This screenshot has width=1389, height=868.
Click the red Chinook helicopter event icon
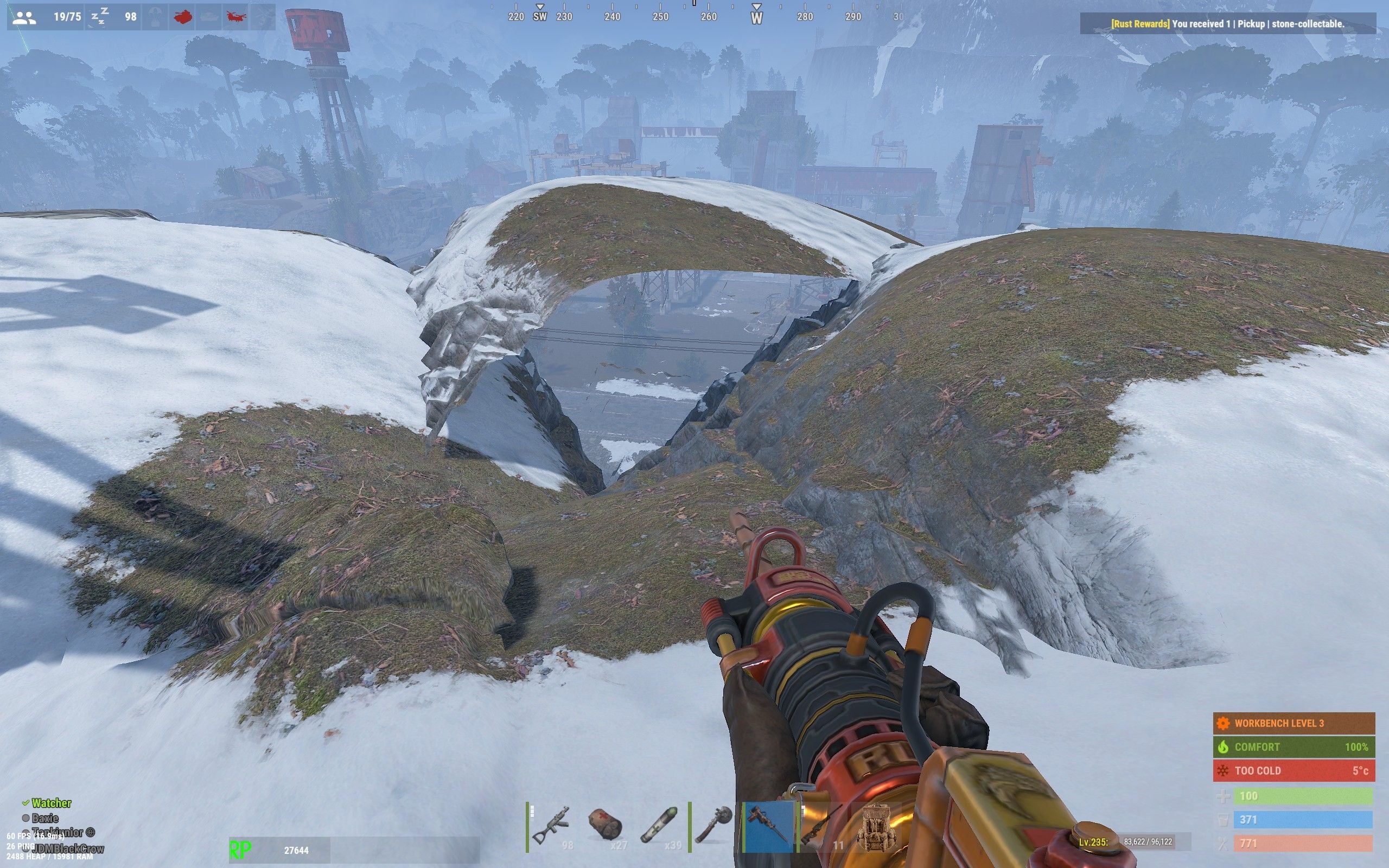pos(235,17)
